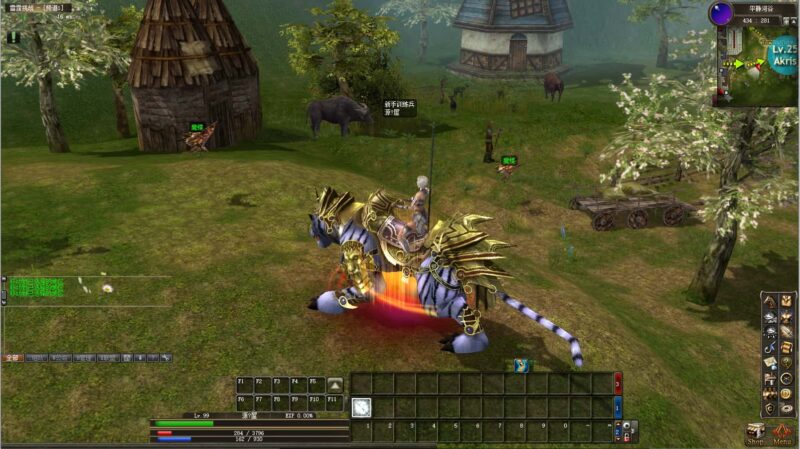The height and width of the screenshot is (449, 800).
Task: Select the F1 function key slot
Action: click(x=242, y=382)
